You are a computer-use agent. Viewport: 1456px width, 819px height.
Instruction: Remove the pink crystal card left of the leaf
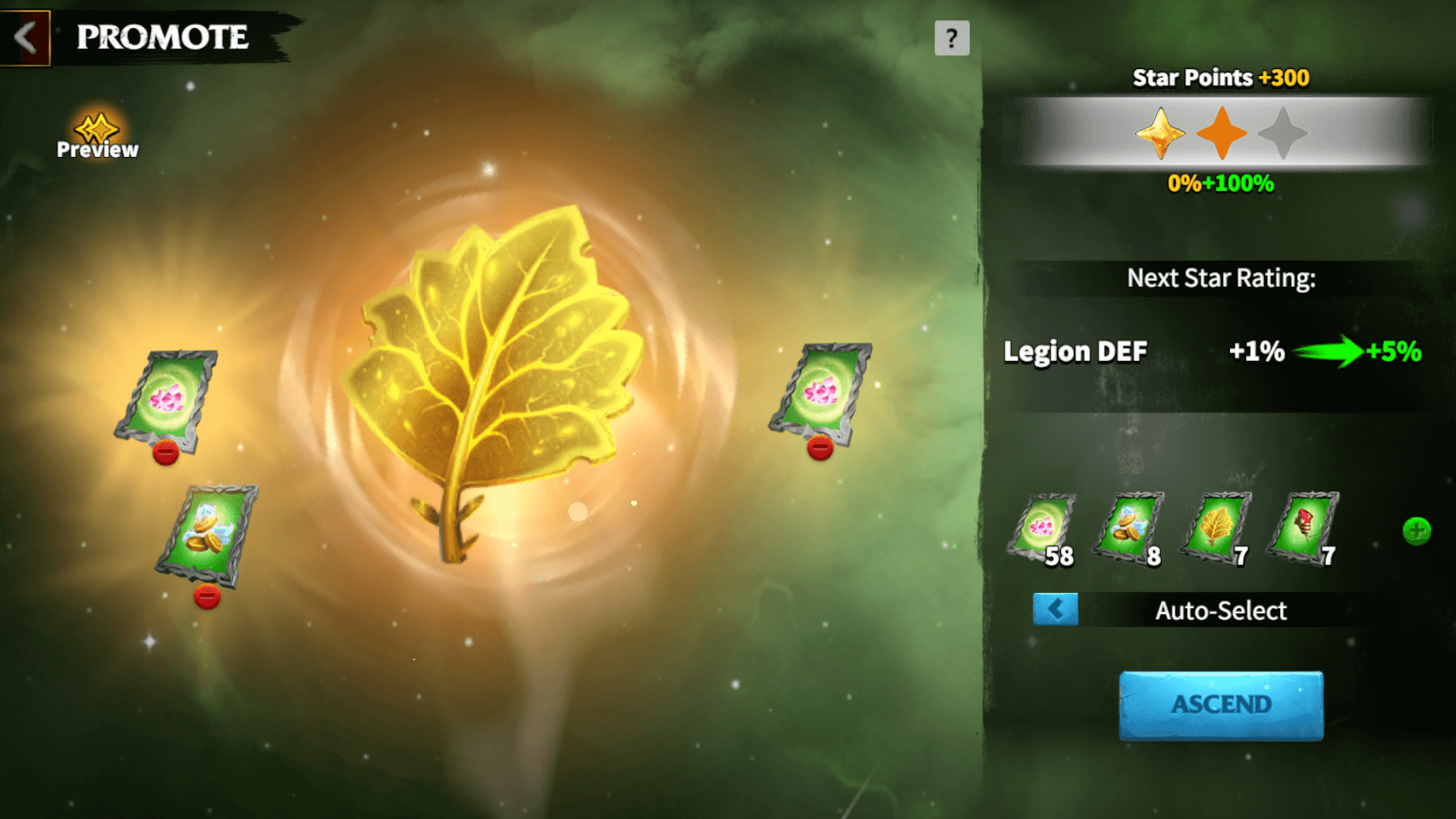(165, 453)
